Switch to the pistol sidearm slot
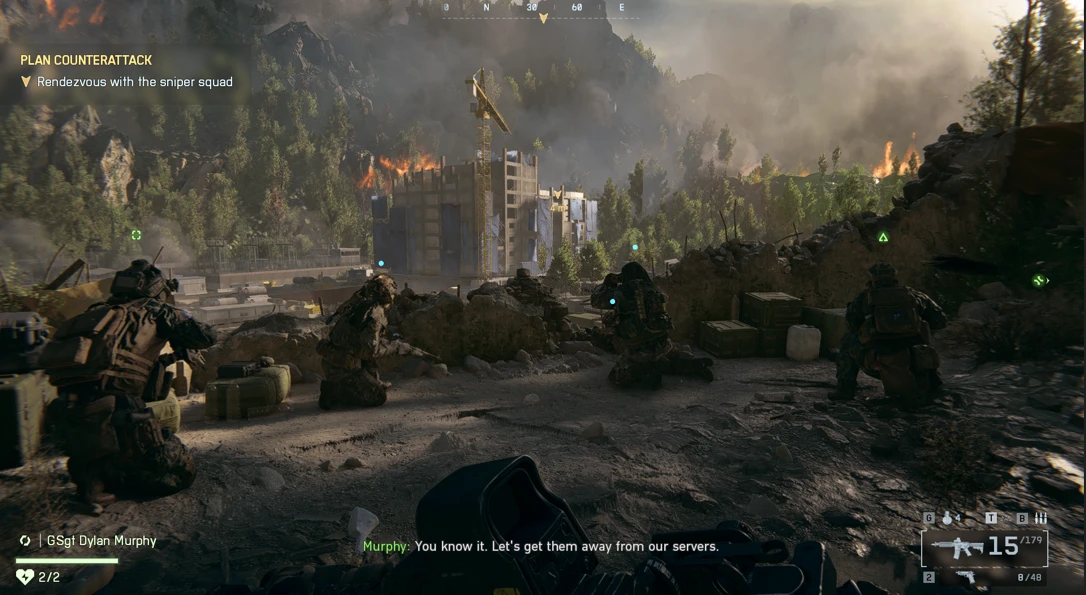Screen dimensions: 1086x595 tap(965, 577)
